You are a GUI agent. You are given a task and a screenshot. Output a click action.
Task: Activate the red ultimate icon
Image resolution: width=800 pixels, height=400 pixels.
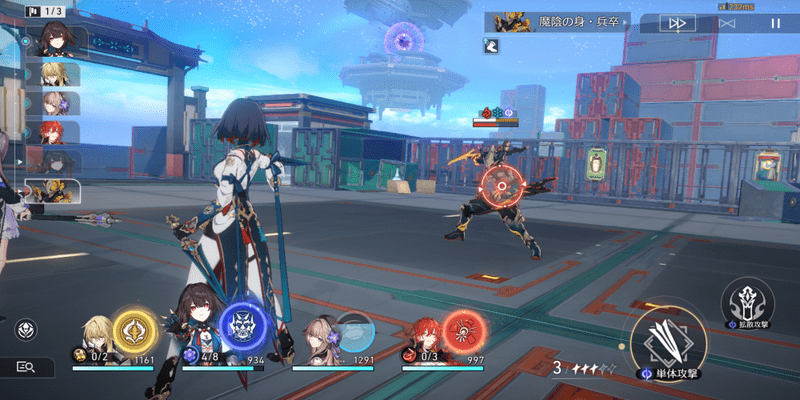(x=463, y=331)
